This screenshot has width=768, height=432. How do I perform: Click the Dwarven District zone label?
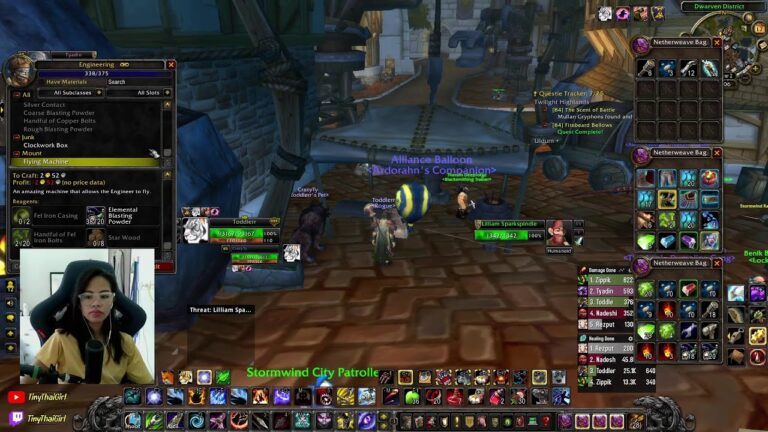720,7
